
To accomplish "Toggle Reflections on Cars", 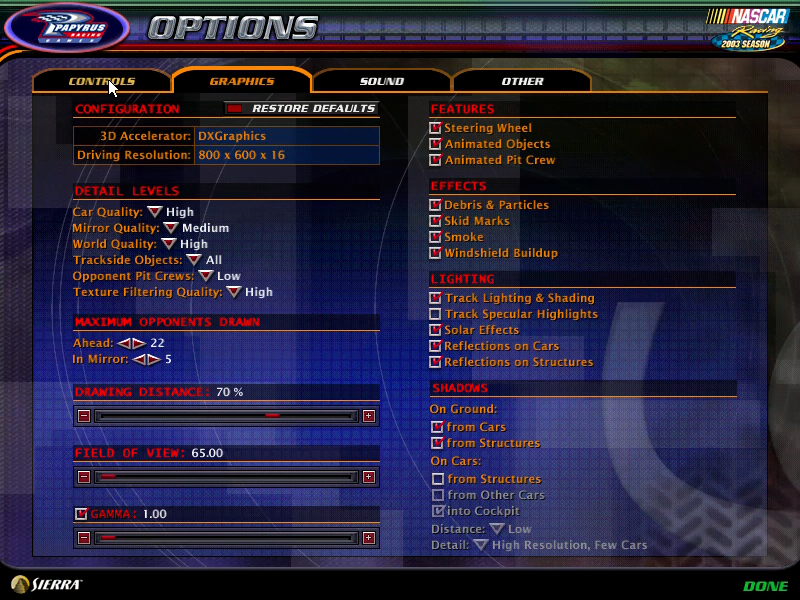I will pos(436,346).
